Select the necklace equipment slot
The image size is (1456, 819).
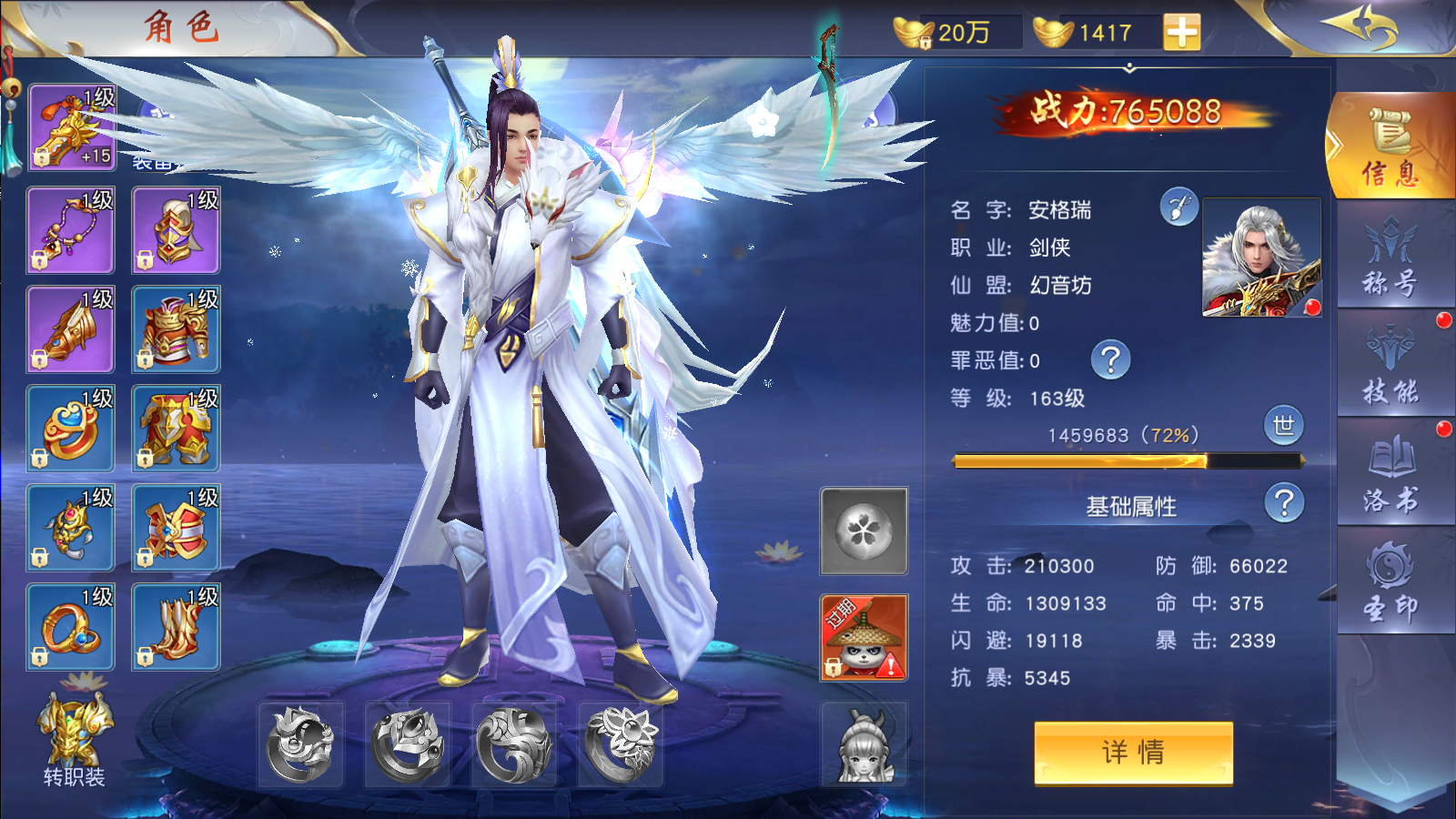(x=70, y=231)
